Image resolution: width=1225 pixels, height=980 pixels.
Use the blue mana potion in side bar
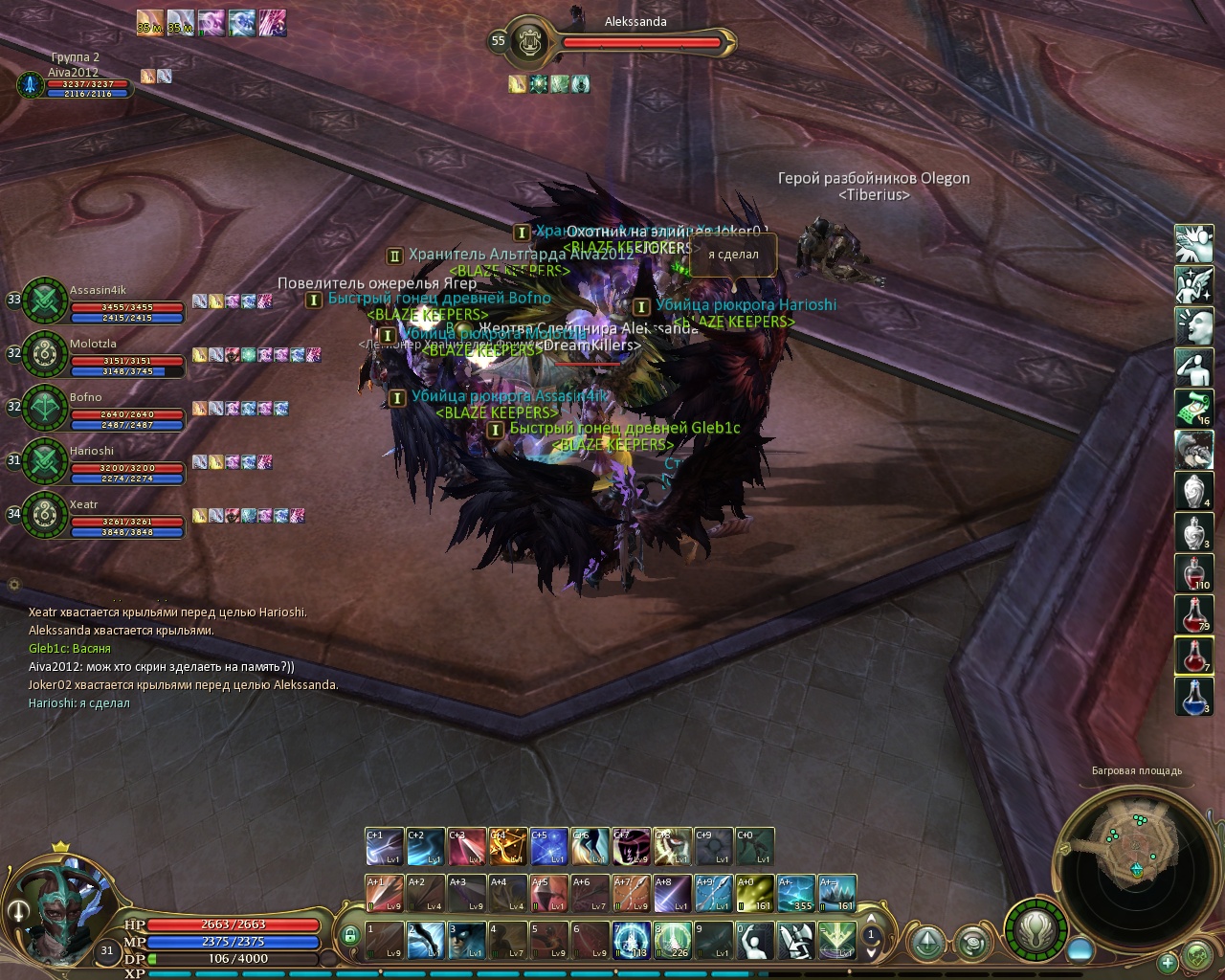(x=1193, y=696)
